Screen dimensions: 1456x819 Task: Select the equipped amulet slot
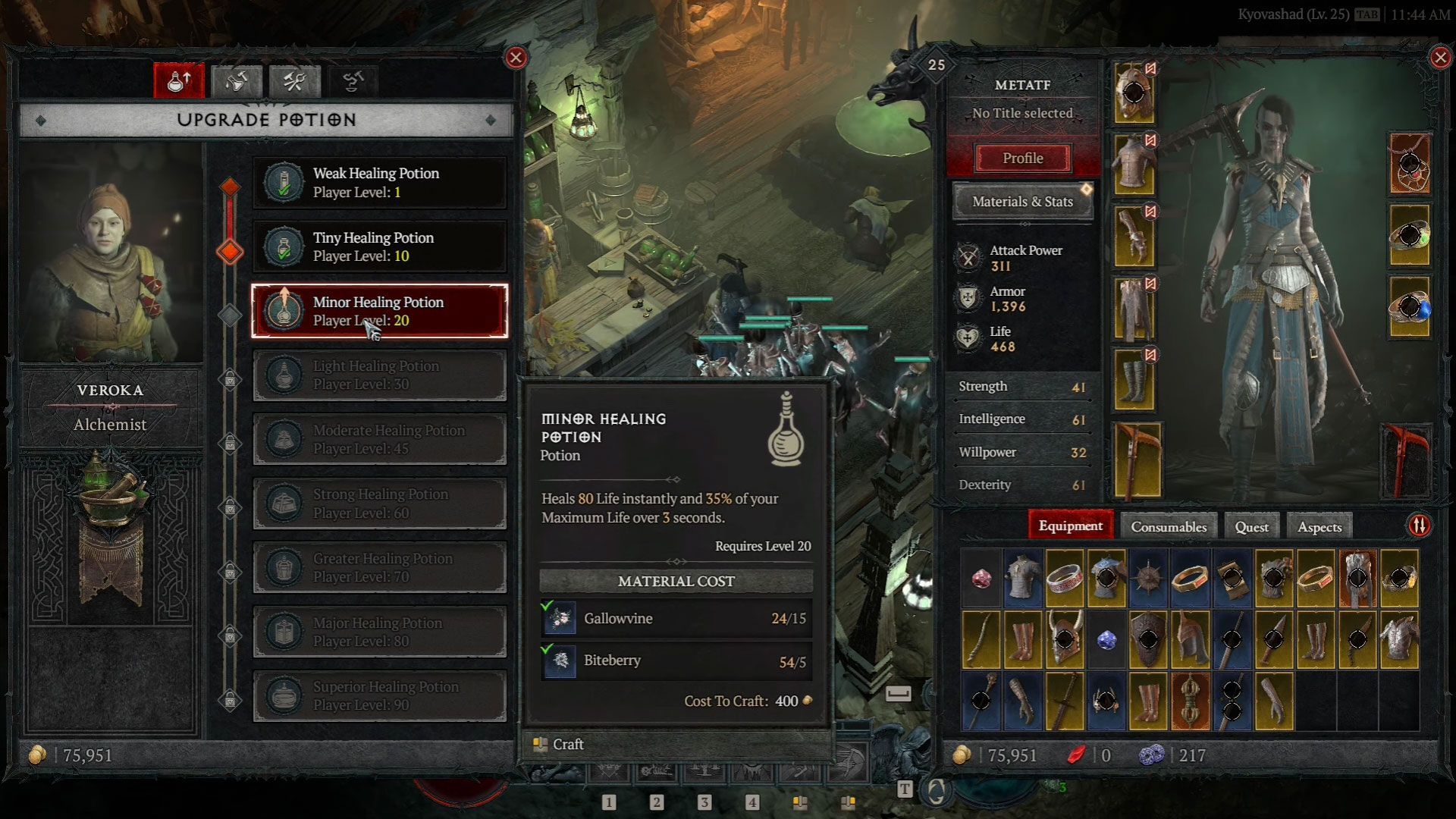click(x=1410, y=164)
